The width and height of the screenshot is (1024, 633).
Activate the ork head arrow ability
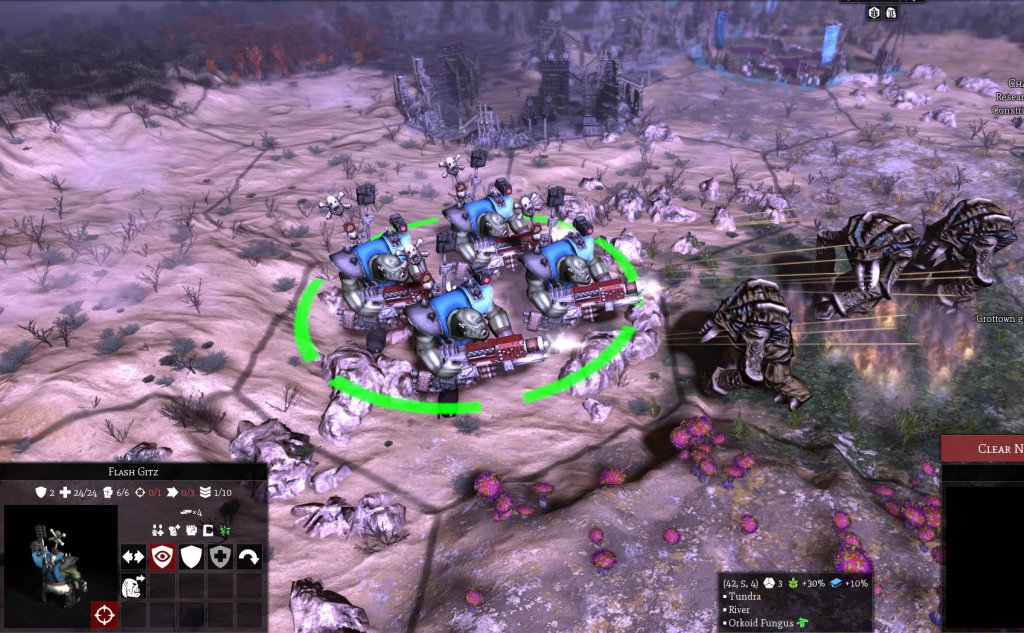click(134, 587)
